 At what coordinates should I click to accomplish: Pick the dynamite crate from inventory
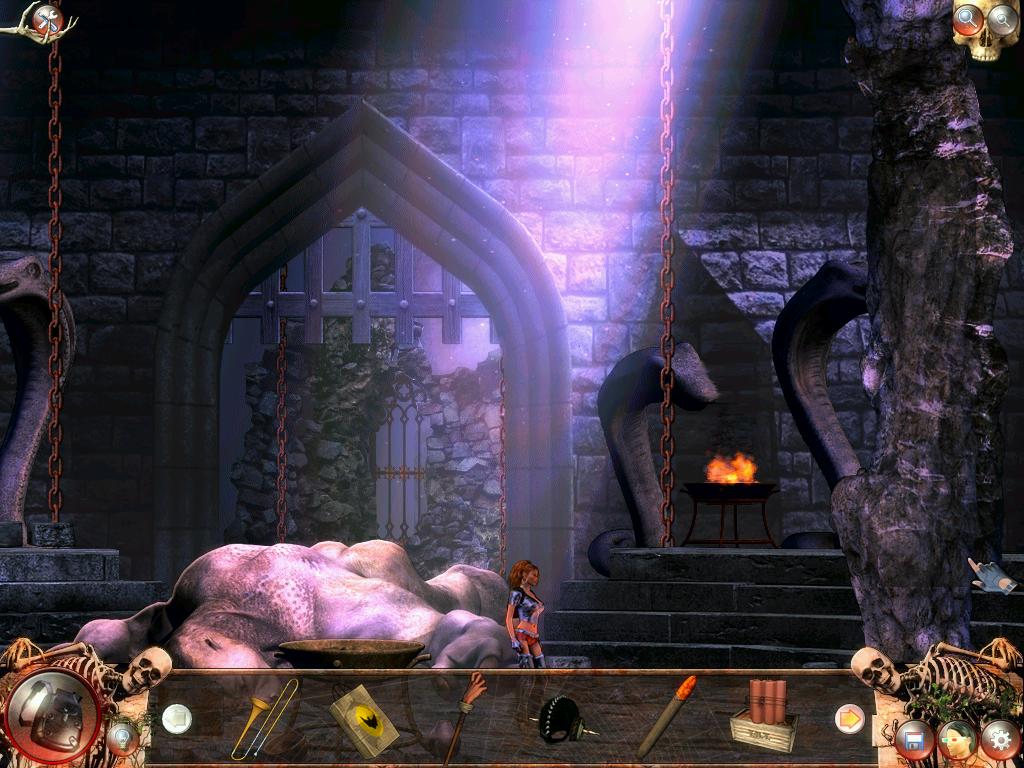coord(764,716)
